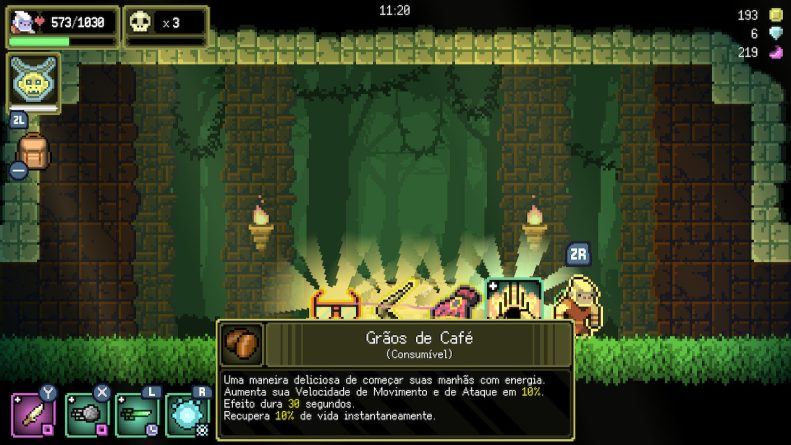The height and width of the screenshot is (445, 791).
Task: Click the player character portrait
Action: [22, 23]
